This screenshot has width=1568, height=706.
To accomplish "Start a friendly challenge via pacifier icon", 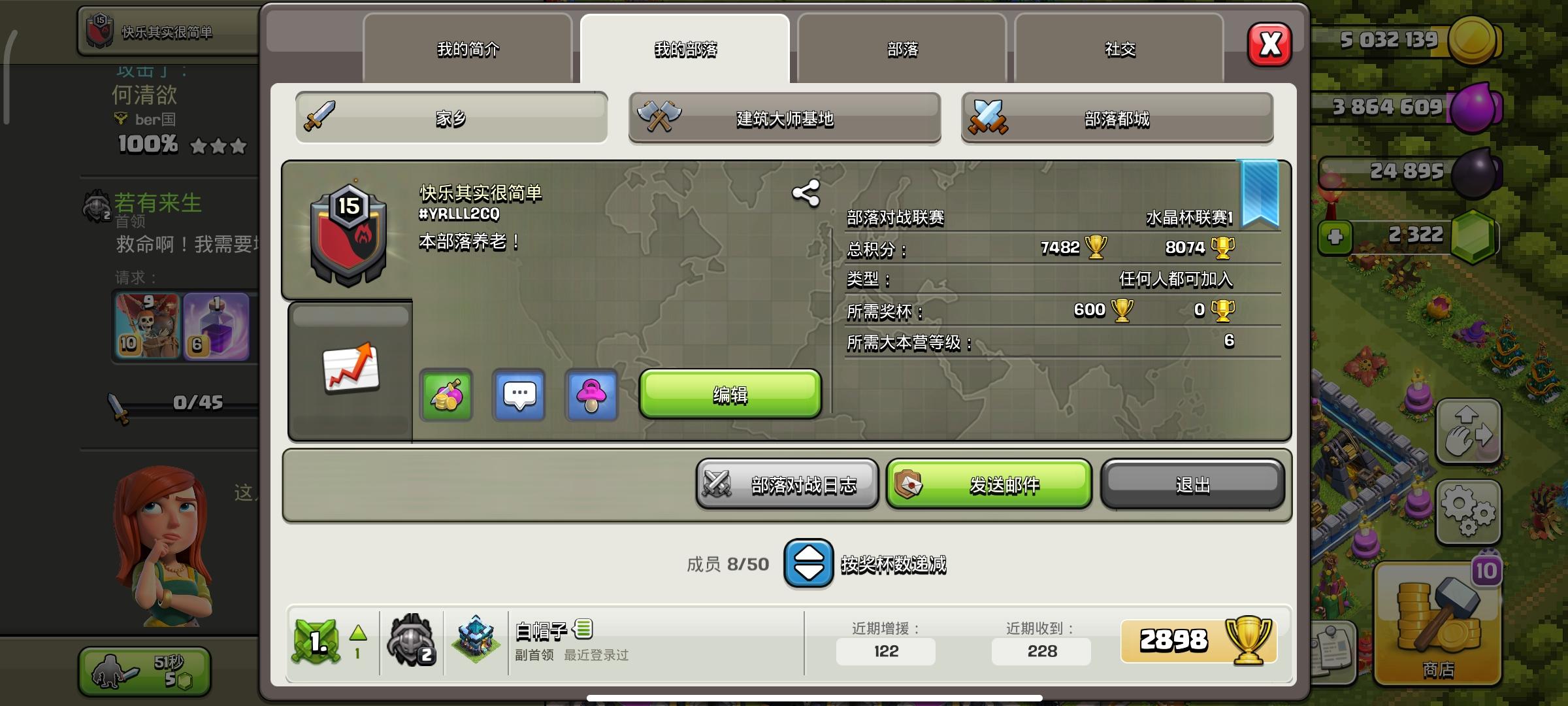I will coord(592,395).
